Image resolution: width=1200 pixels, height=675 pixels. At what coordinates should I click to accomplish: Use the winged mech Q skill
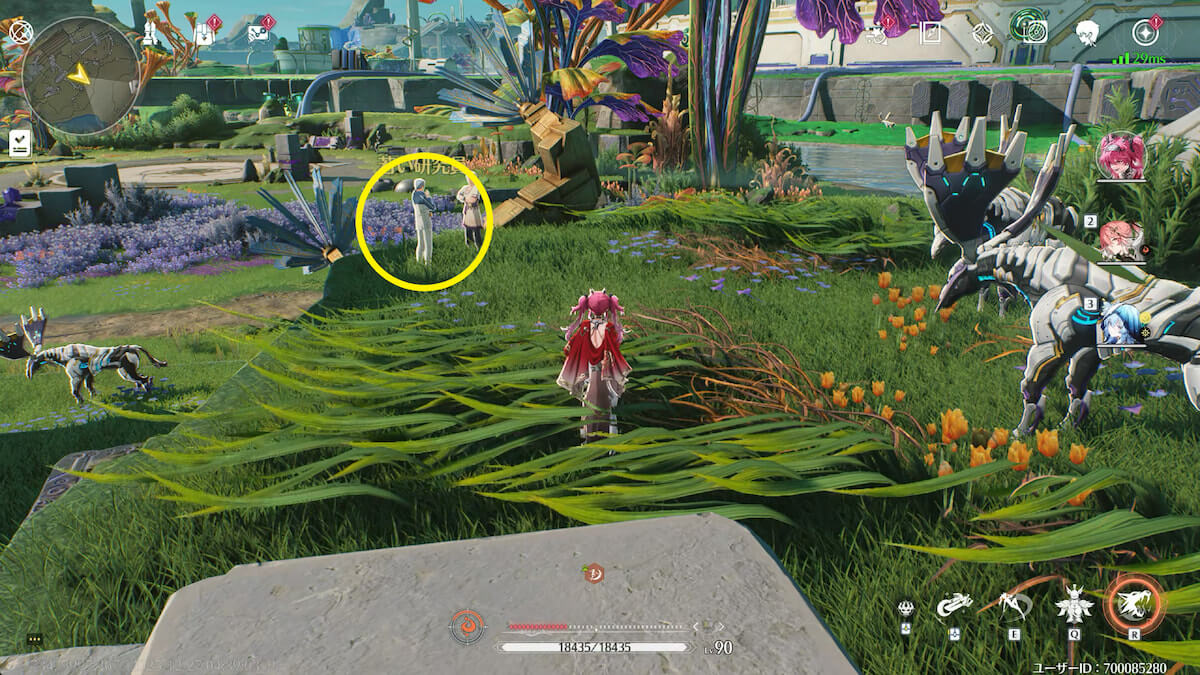tap(1074, 603)
